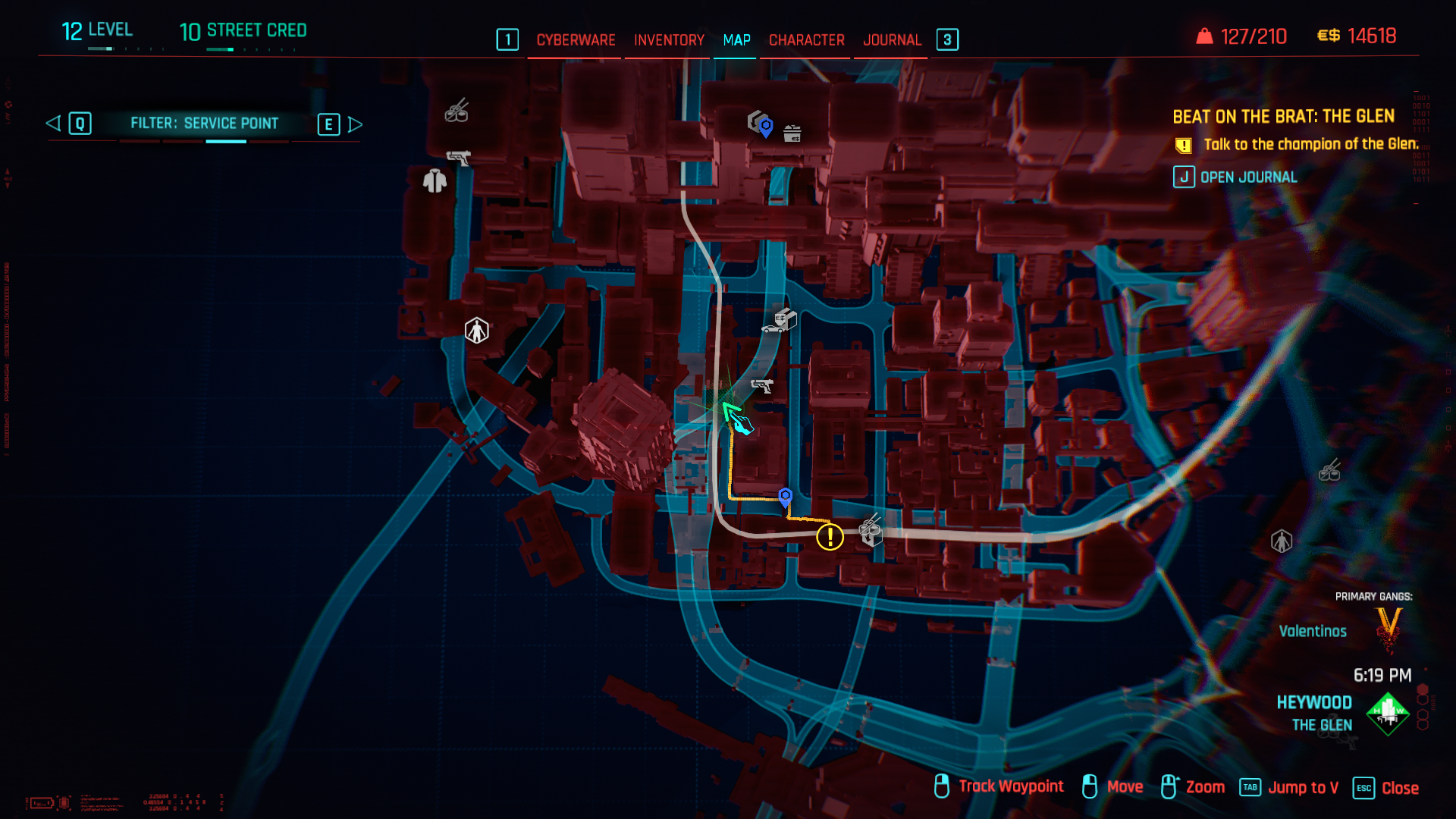Select the gun shop marker above the jacket icon
The image size is (1456, 819).
tap(458, 158)
